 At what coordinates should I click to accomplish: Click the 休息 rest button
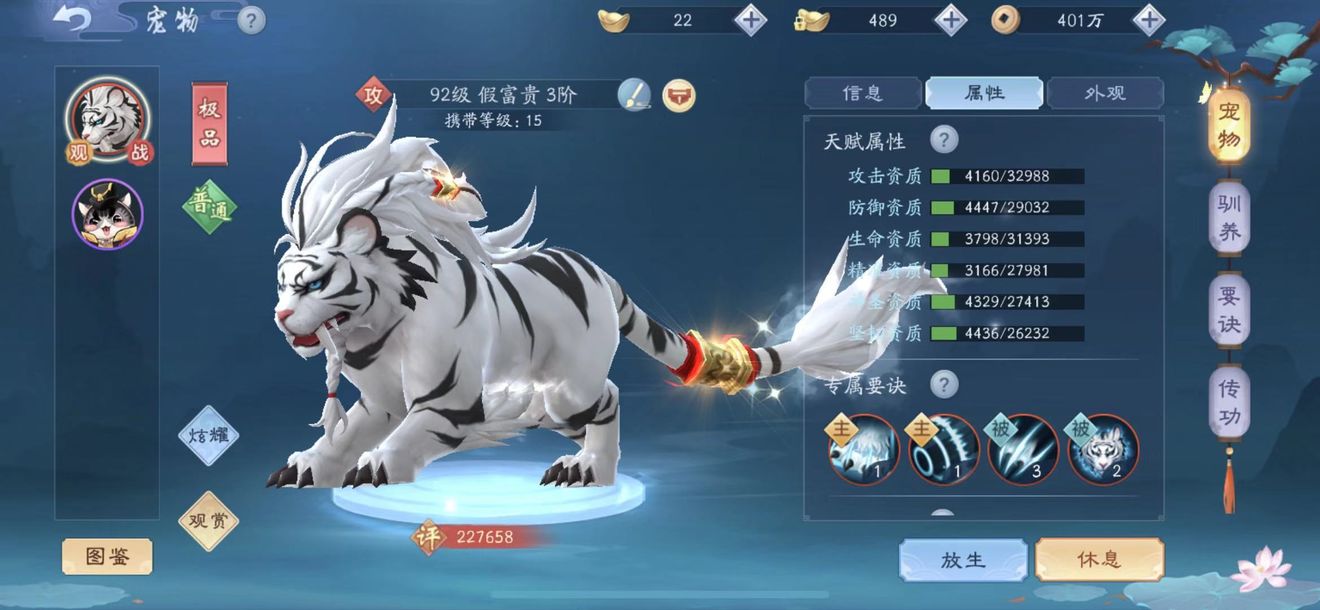[1099, 559]
